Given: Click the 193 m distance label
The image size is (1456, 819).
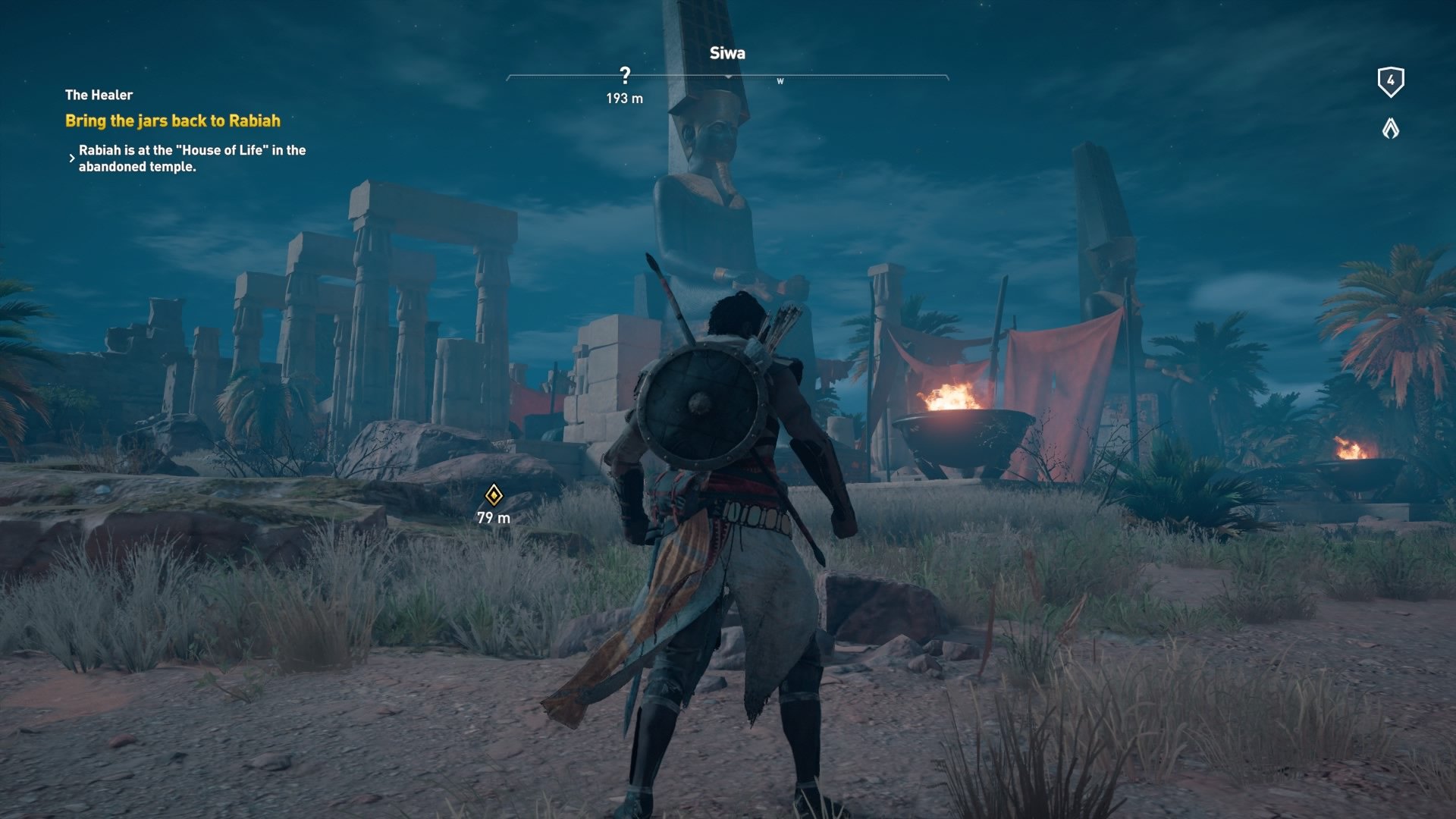Looking at the screenshot, I should [626, 96].
